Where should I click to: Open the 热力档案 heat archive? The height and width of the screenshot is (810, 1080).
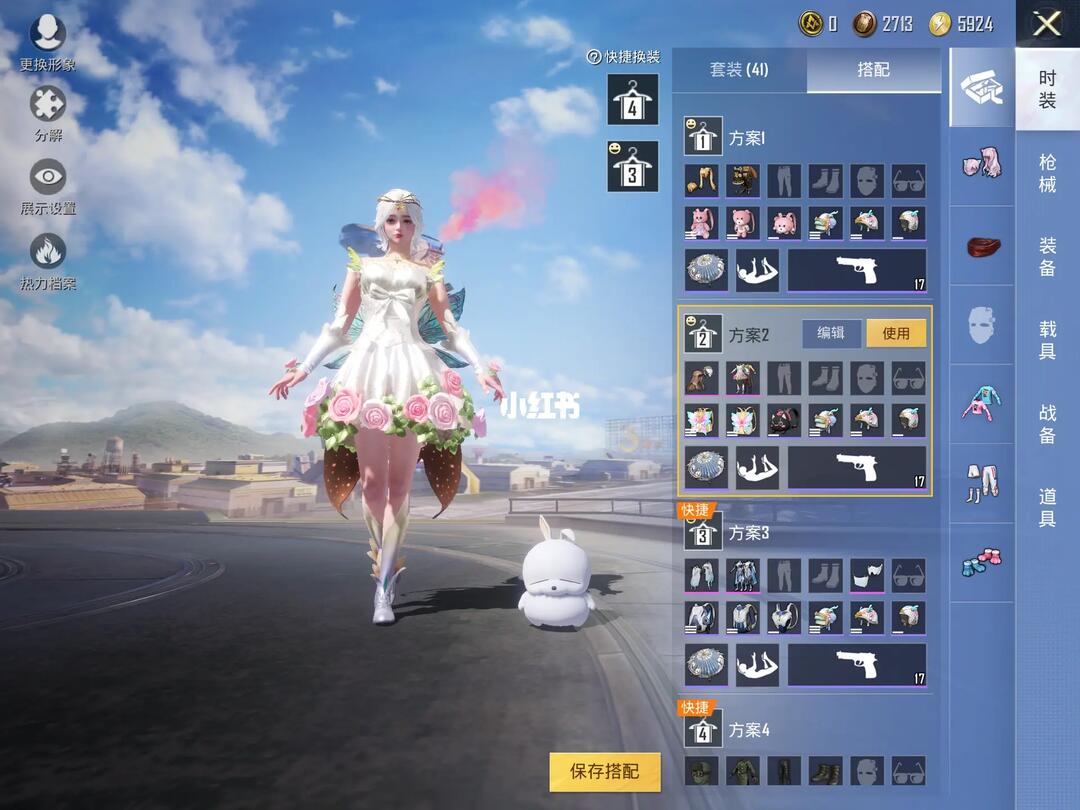click(48, 259)
